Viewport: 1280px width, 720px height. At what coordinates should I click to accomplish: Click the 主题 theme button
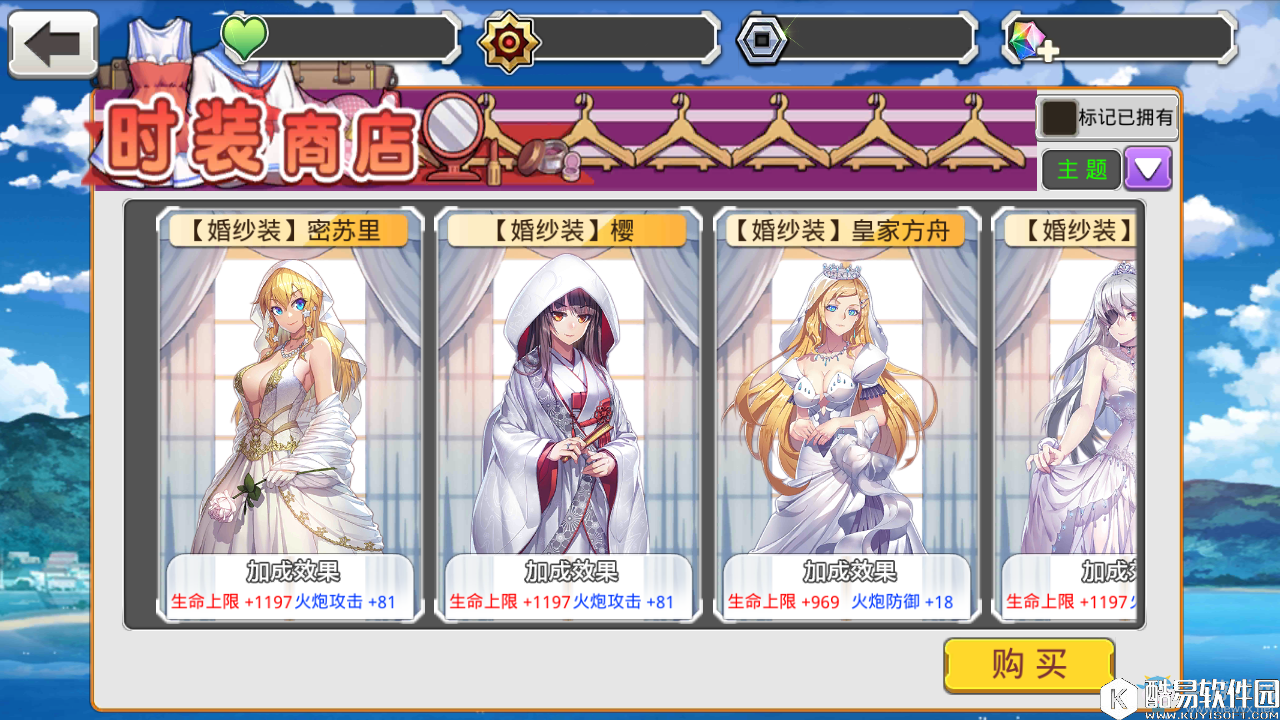point(1080,168)
